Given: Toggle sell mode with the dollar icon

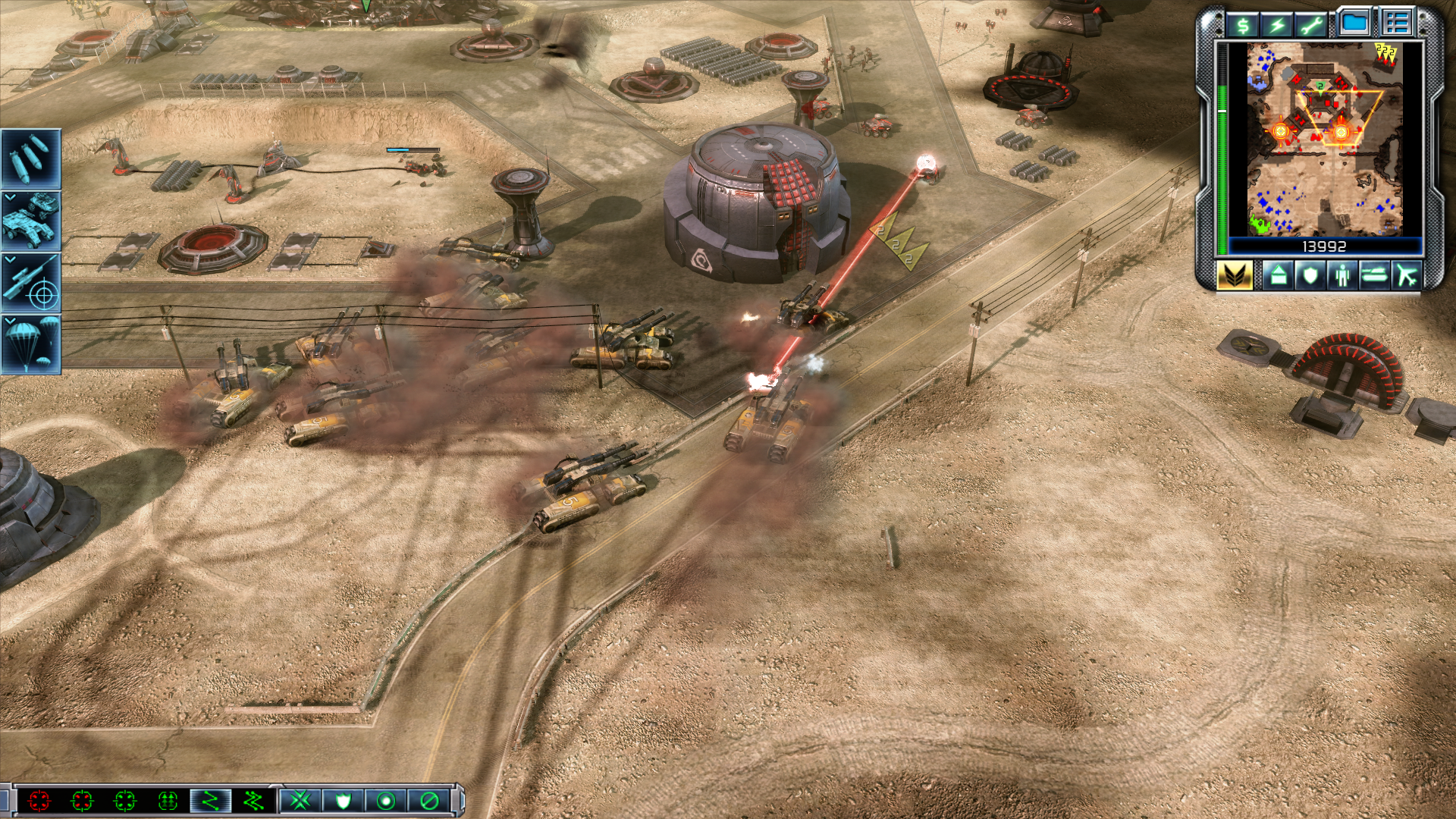Looking at the screenshot, I should 1243,25.
